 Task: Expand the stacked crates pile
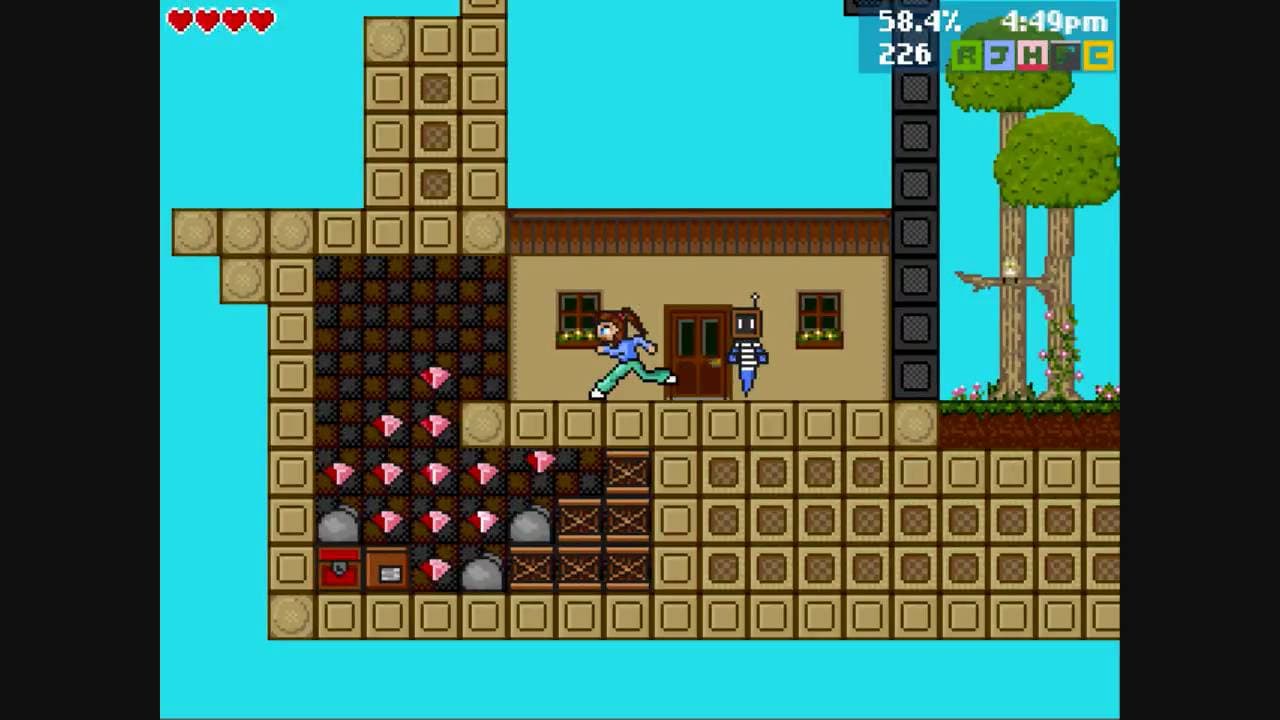[x=626, y=520]
